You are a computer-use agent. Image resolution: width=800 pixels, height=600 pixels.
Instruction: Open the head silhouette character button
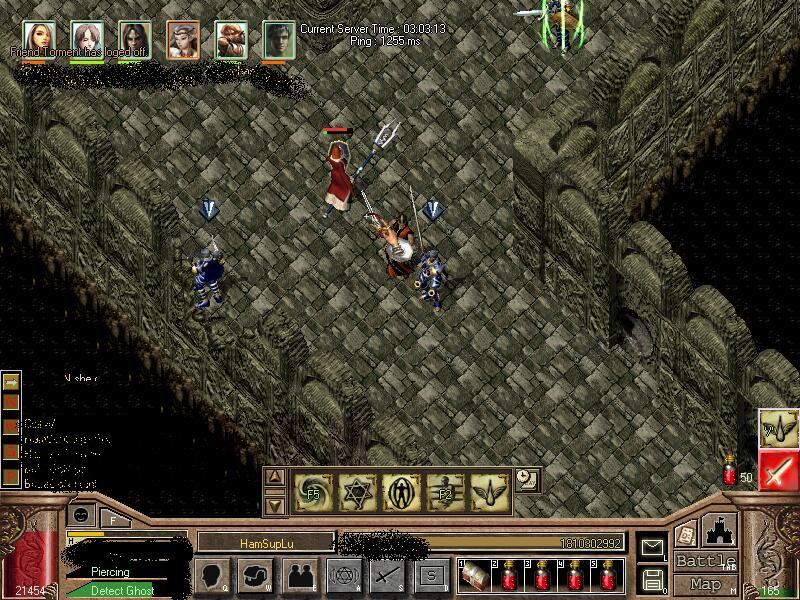pos(212,575)
